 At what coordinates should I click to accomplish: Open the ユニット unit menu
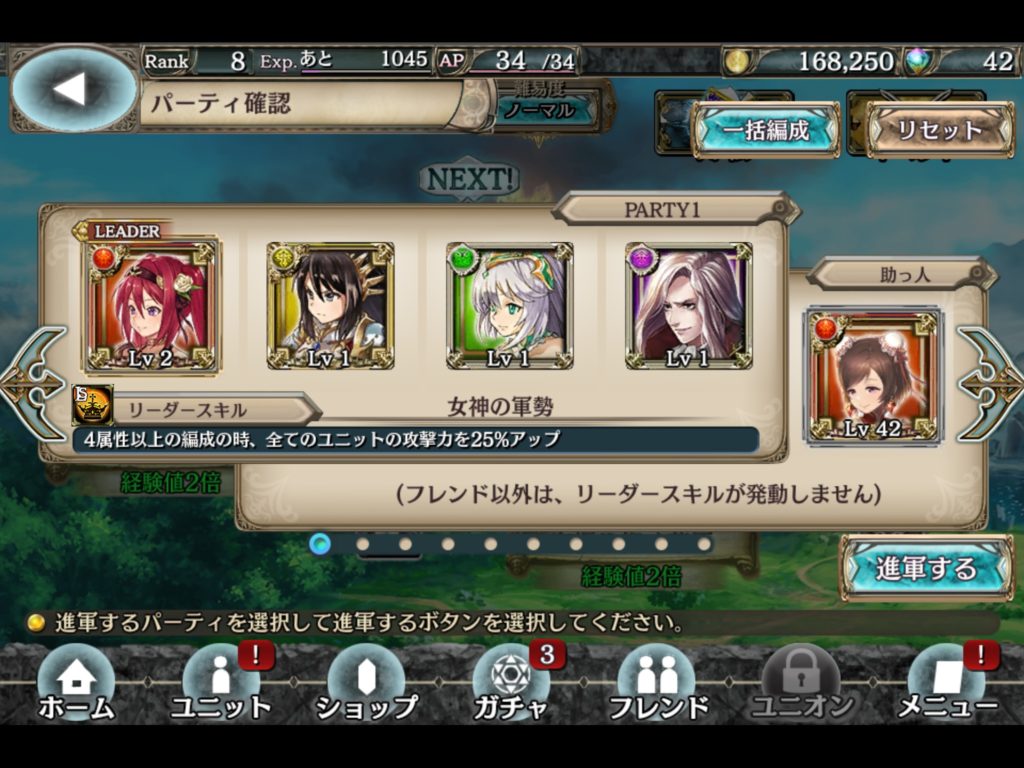pos(221,685)
